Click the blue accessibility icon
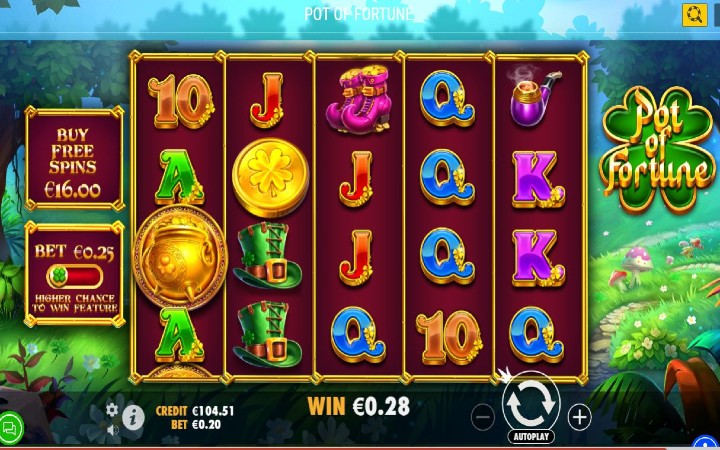 [706, 443]
